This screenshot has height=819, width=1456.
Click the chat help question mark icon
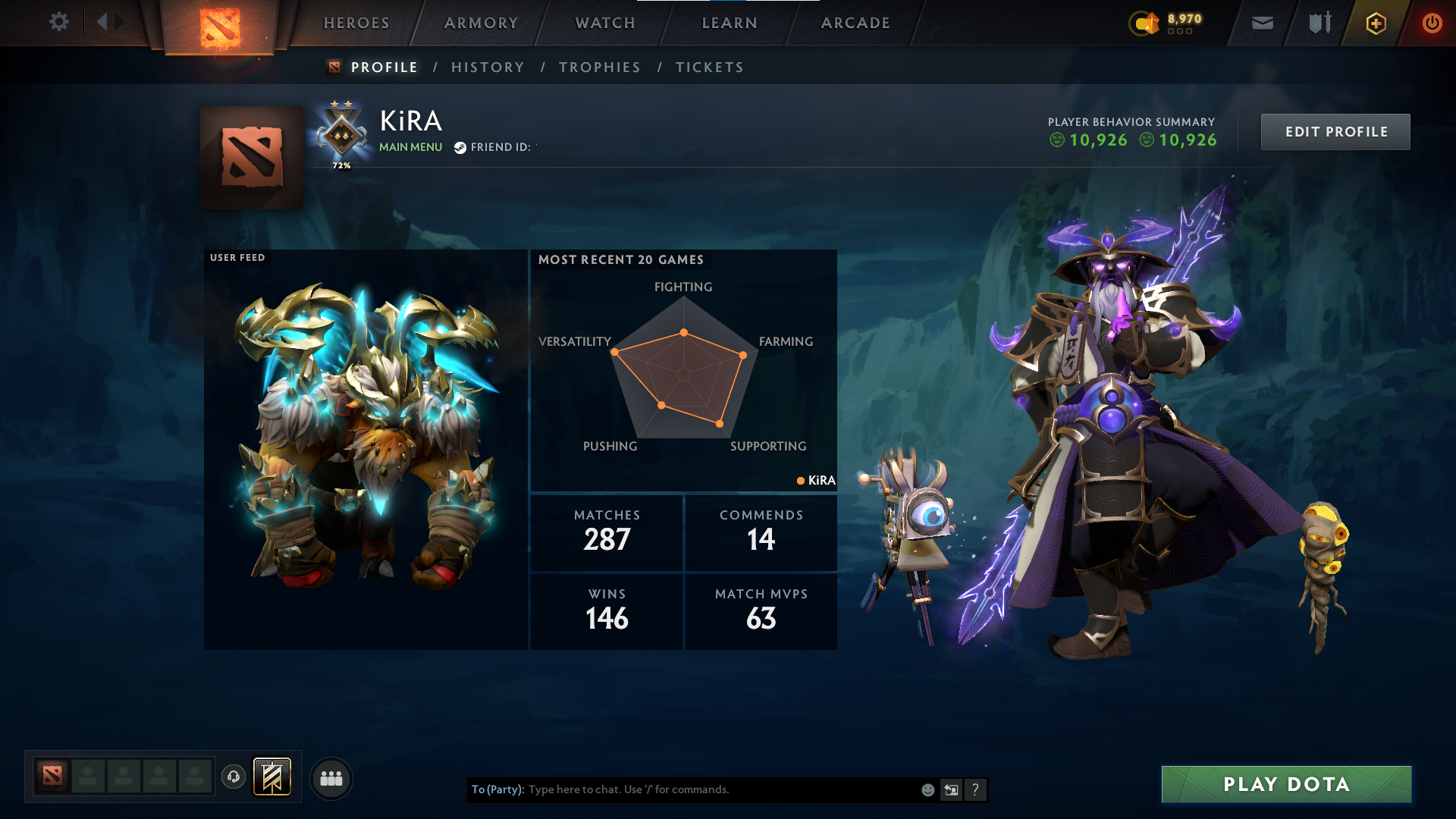coord(976,789)
